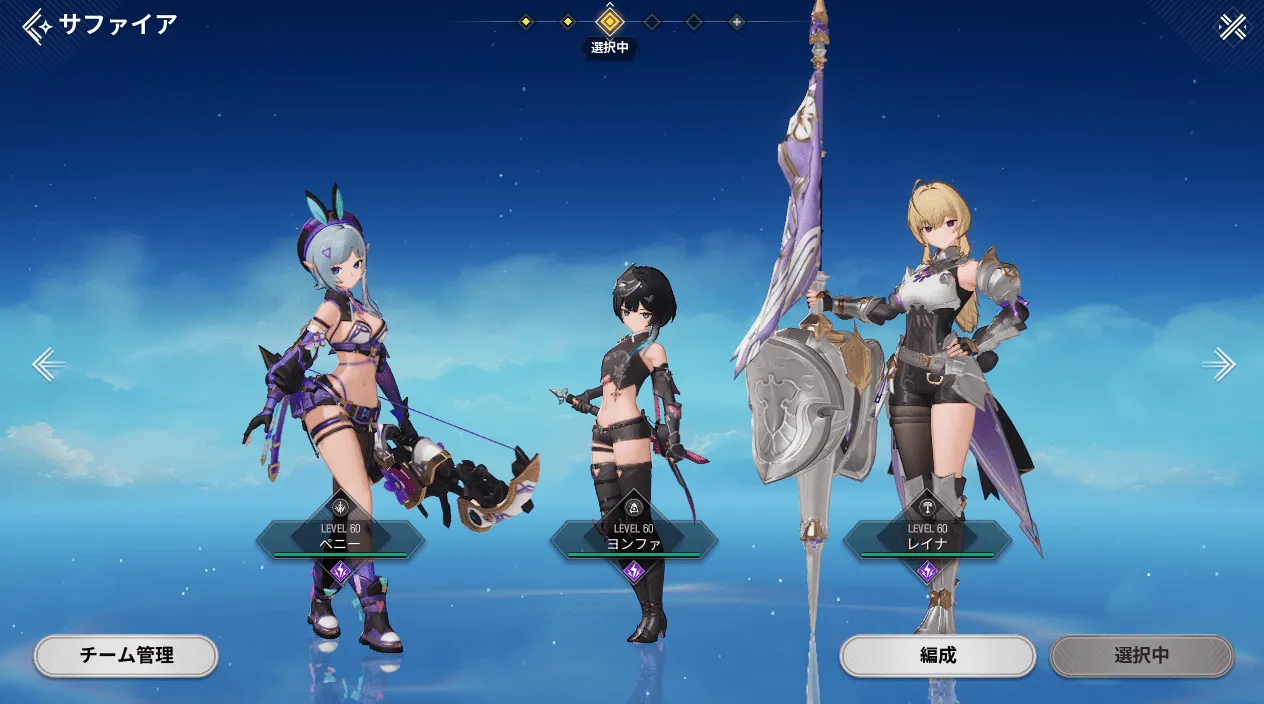This screenshot has width=1264, height=704.
Task: Choose the fourth team slot diamond
Action: (x=652, y=21)
